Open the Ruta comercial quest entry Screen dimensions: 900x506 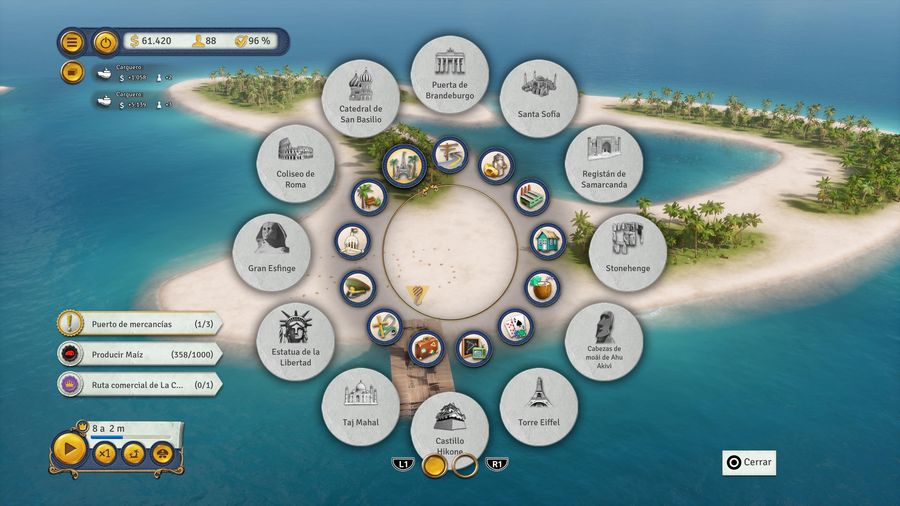coord(140,383)
